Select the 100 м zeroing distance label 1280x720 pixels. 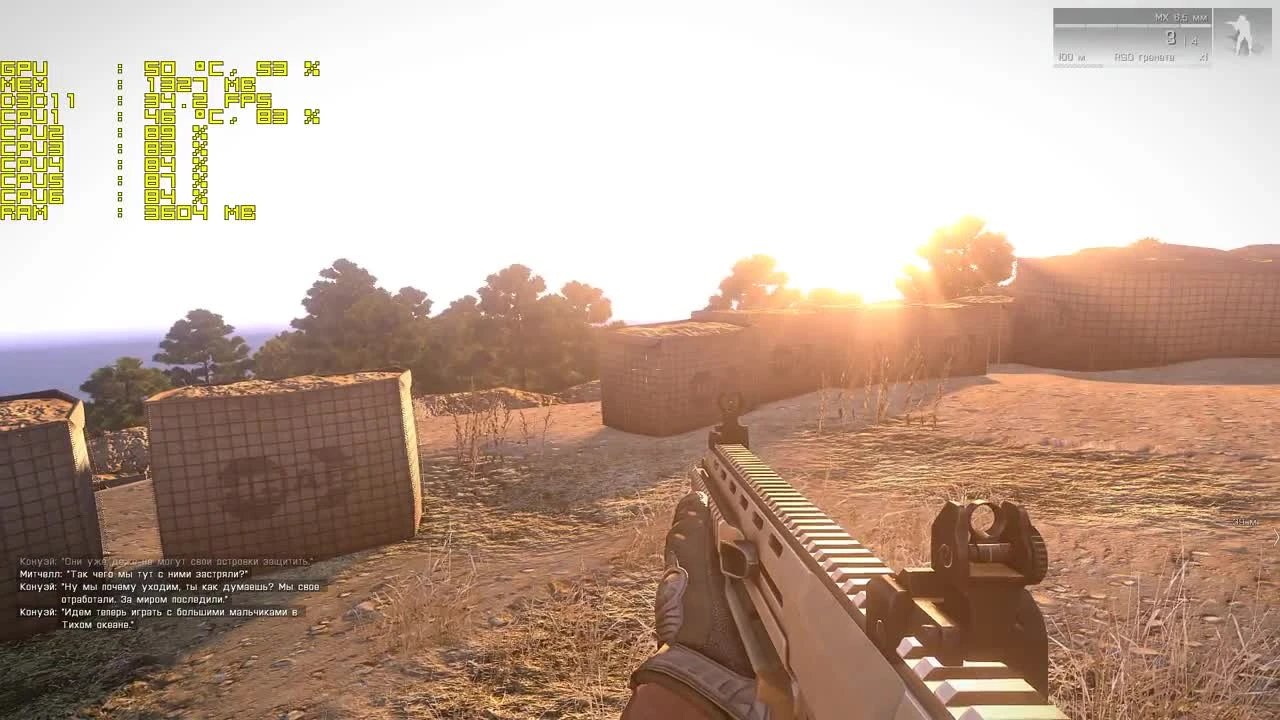coord(1071,57)
